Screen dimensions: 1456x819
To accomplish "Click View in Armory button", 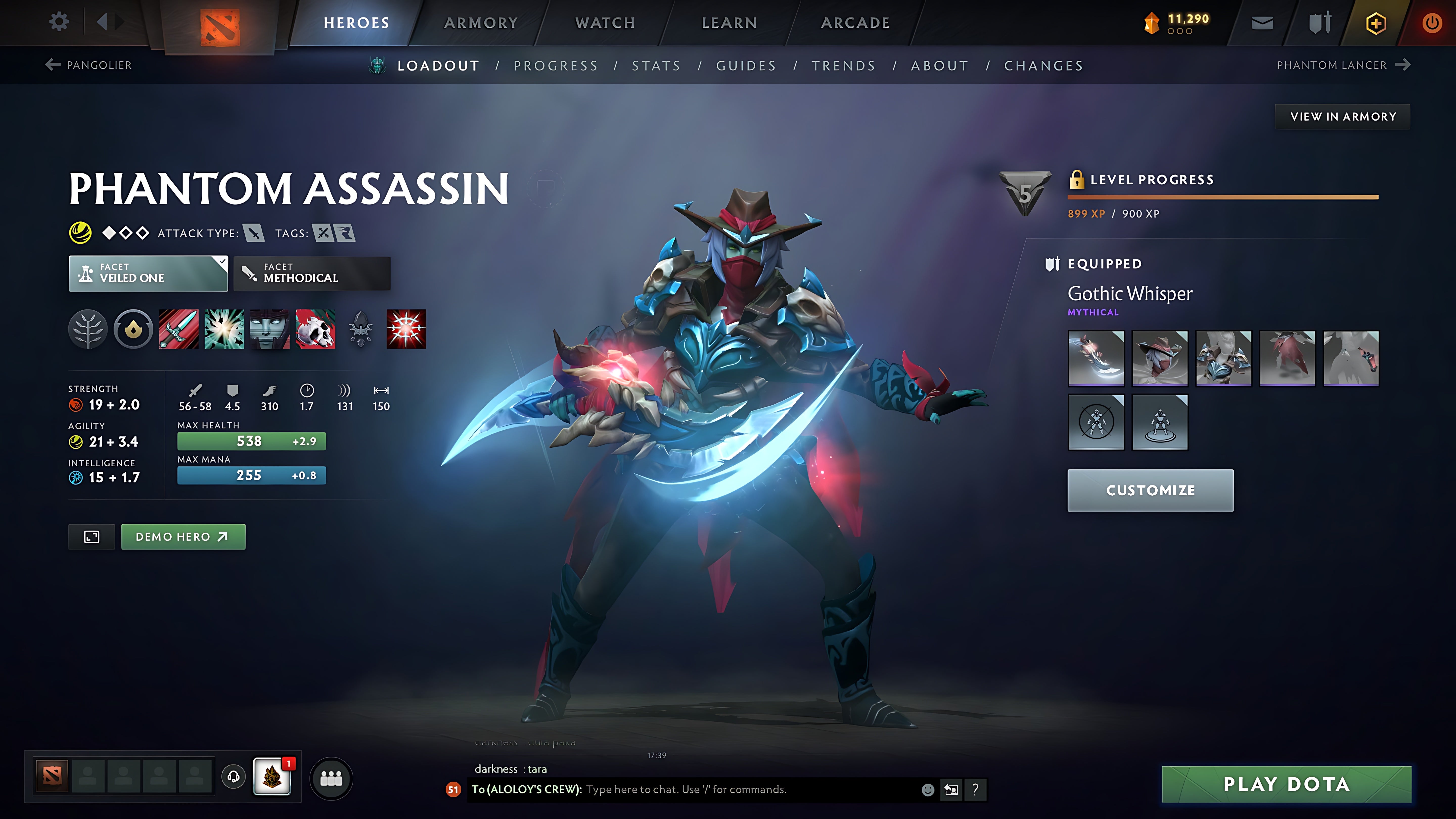I will coord(1343,117).
